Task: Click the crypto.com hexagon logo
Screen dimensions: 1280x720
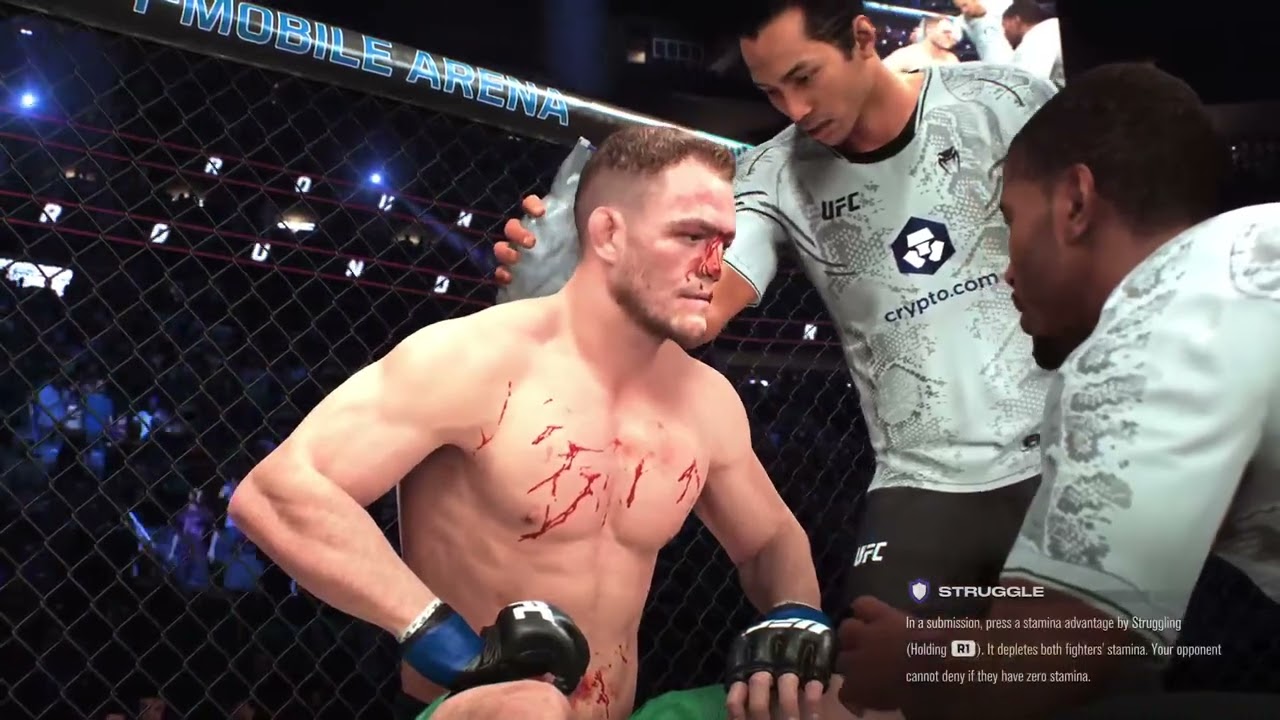Action: coord(922,246)
